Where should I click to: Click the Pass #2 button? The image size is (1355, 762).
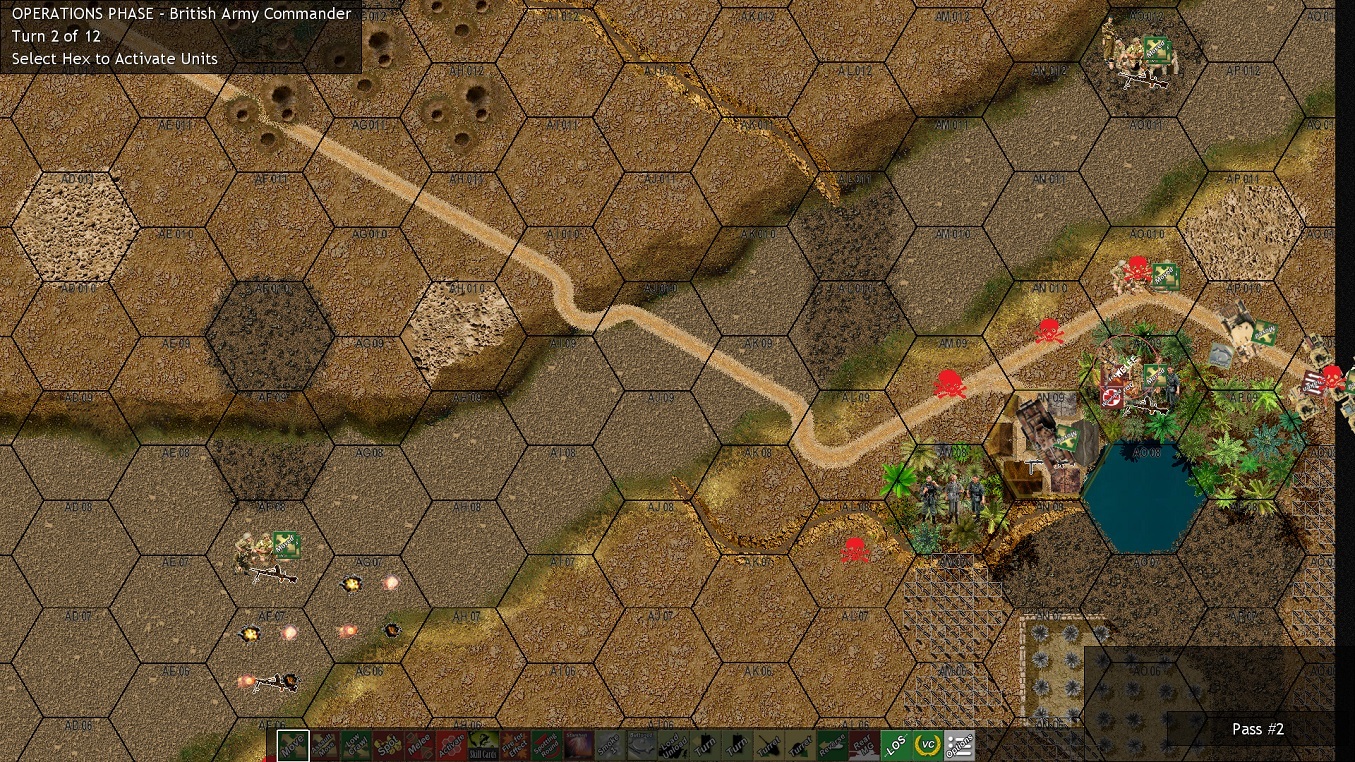(1257, 729)
